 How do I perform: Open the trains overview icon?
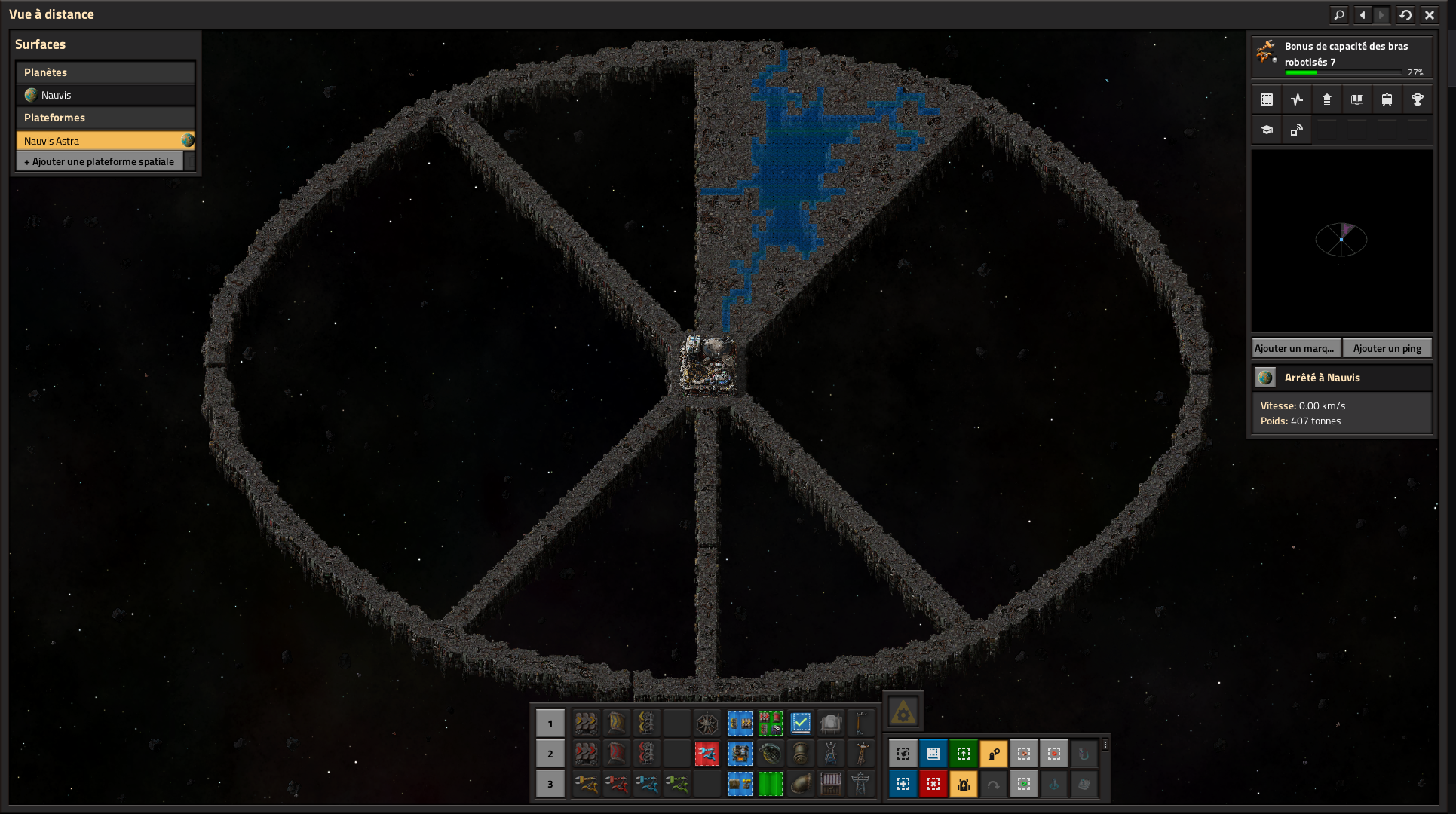(x=1387, y=99)
